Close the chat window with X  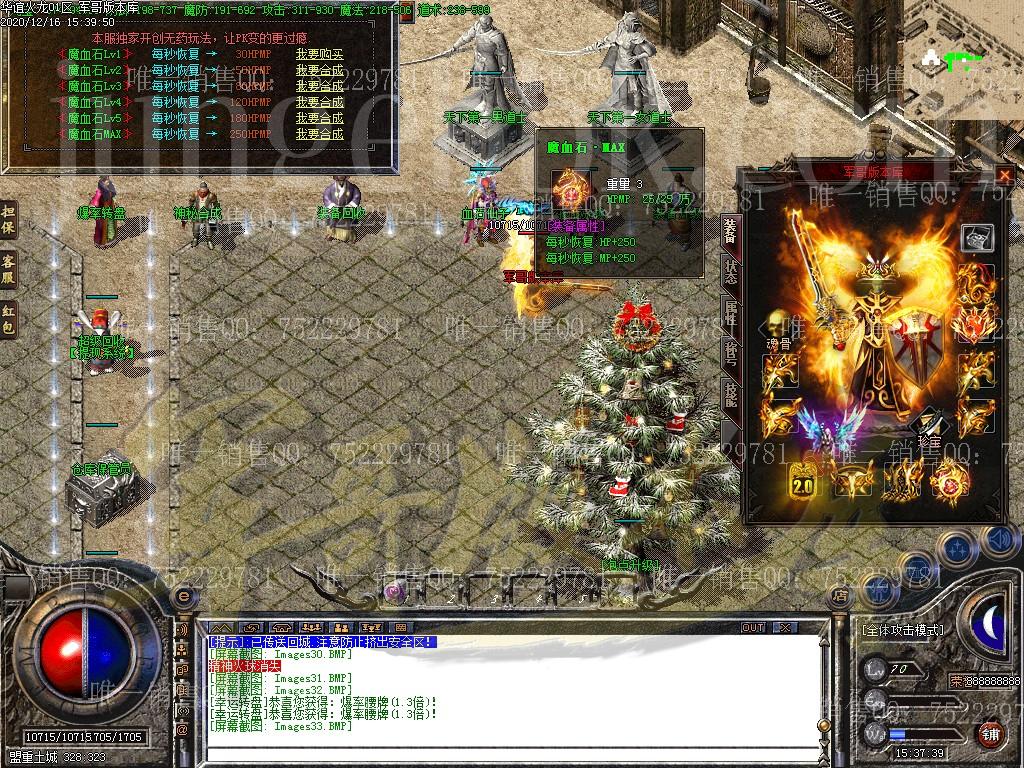click(x=786, y=627)
